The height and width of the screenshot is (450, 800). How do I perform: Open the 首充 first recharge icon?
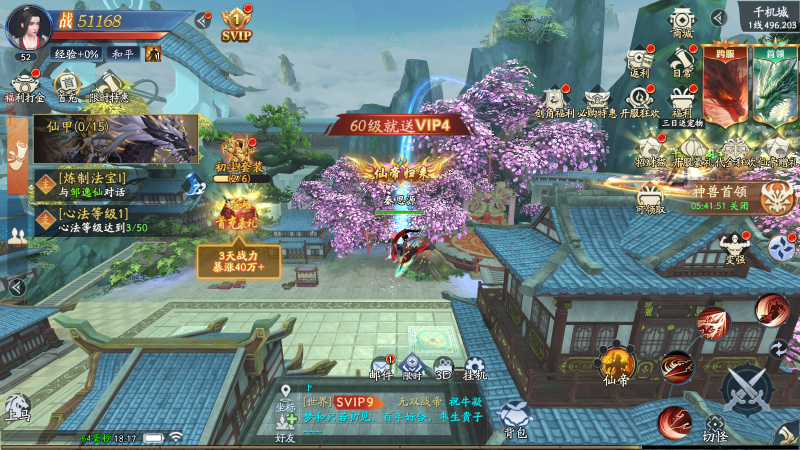tap(69, 84)
